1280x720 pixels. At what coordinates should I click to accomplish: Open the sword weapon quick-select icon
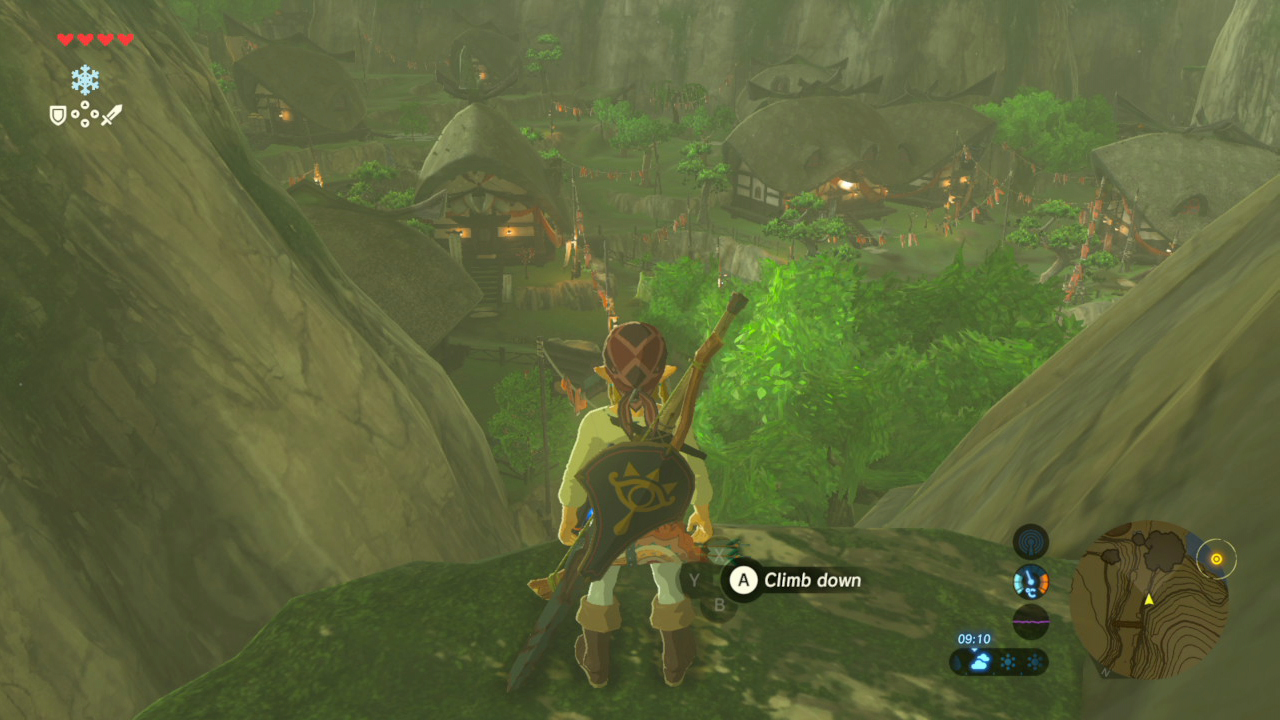111,115
